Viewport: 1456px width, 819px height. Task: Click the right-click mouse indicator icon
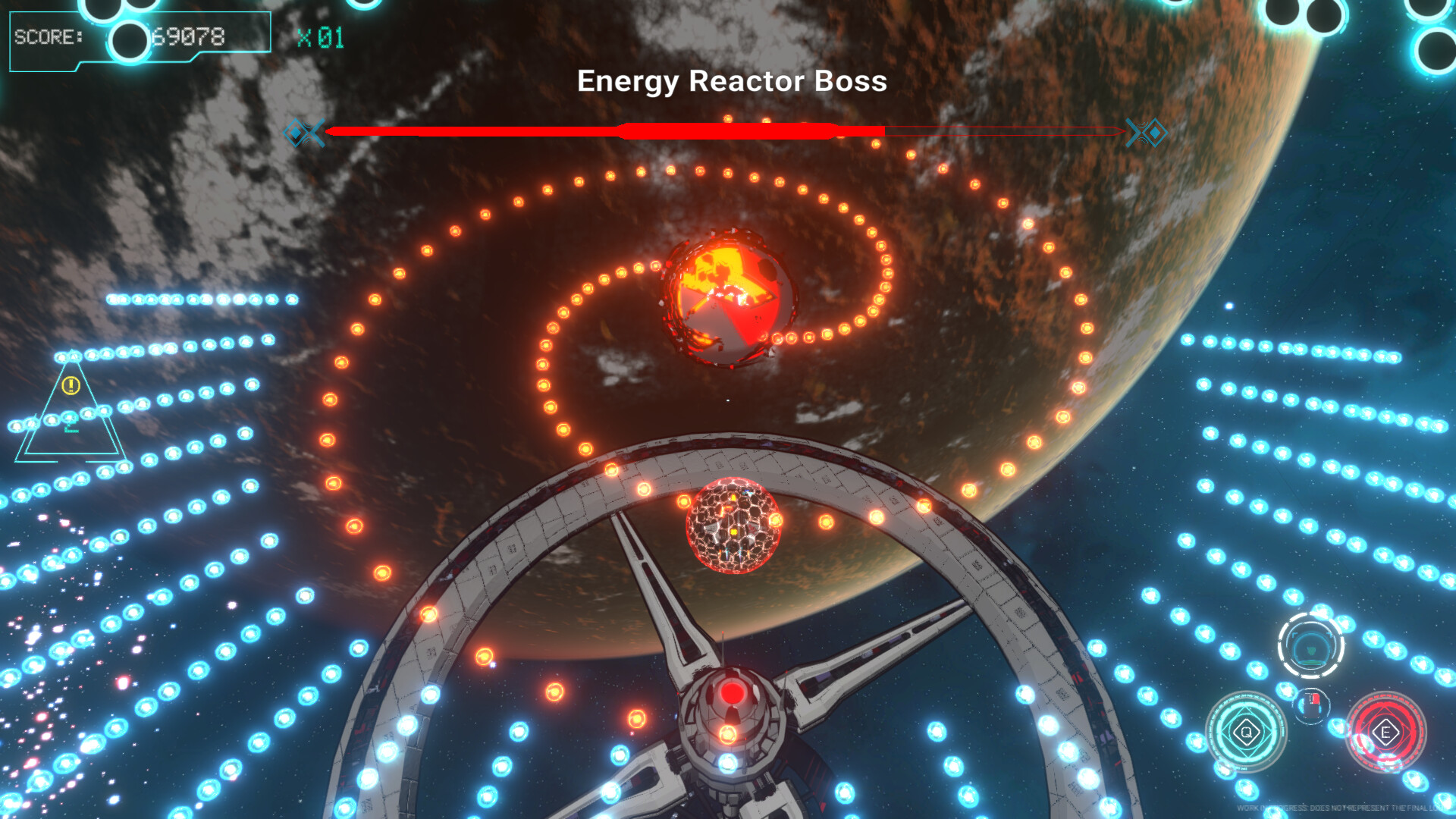point(1312,703)
